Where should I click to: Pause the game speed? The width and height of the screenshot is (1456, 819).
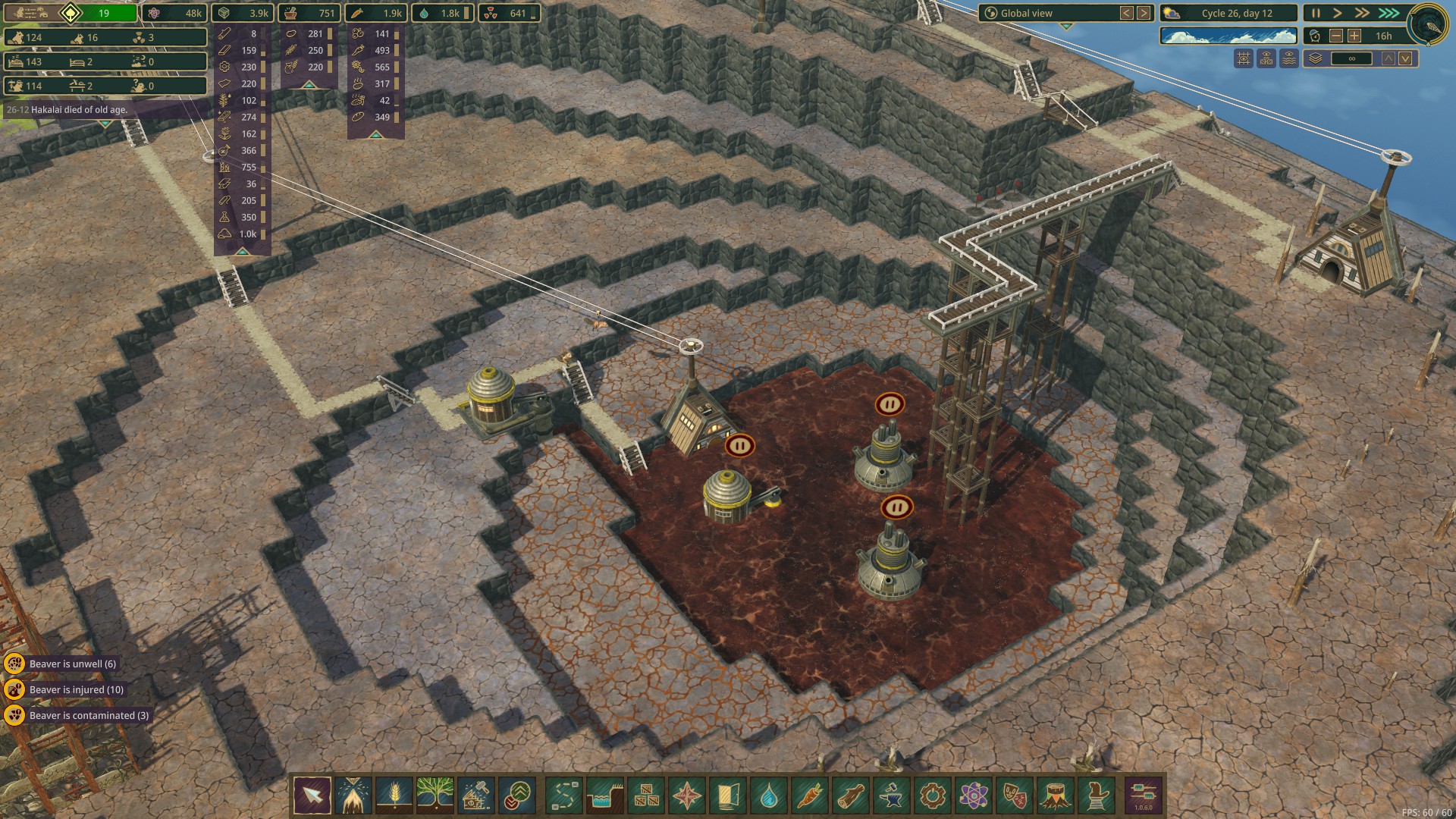click(x=1316, y=13)
